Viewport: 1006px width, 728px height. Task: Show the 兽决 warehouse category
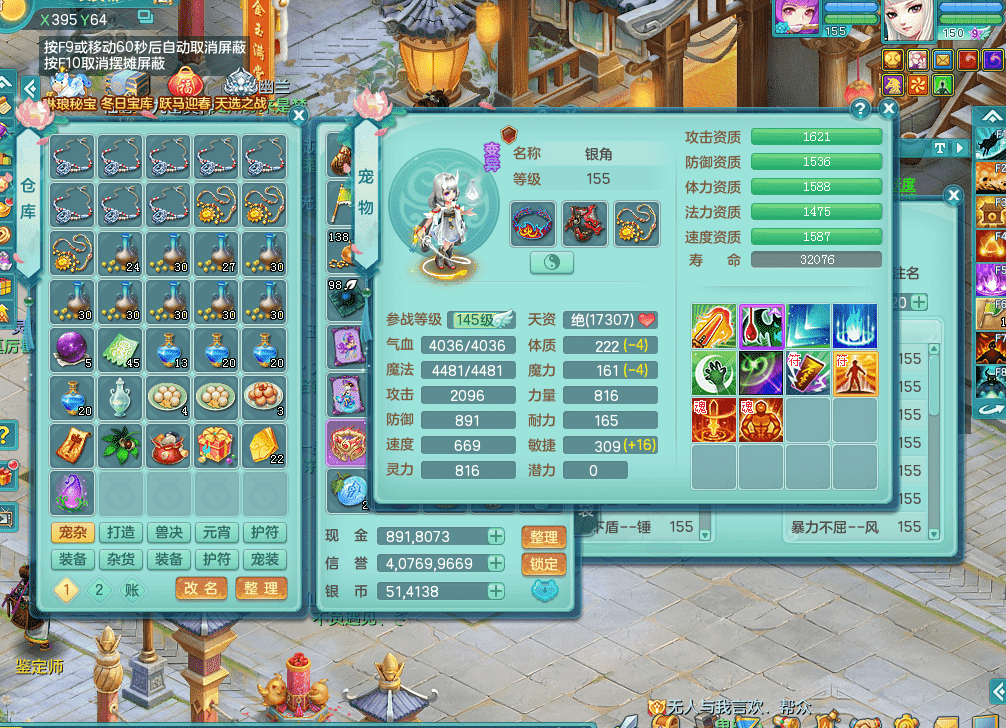tap(169, 533)
